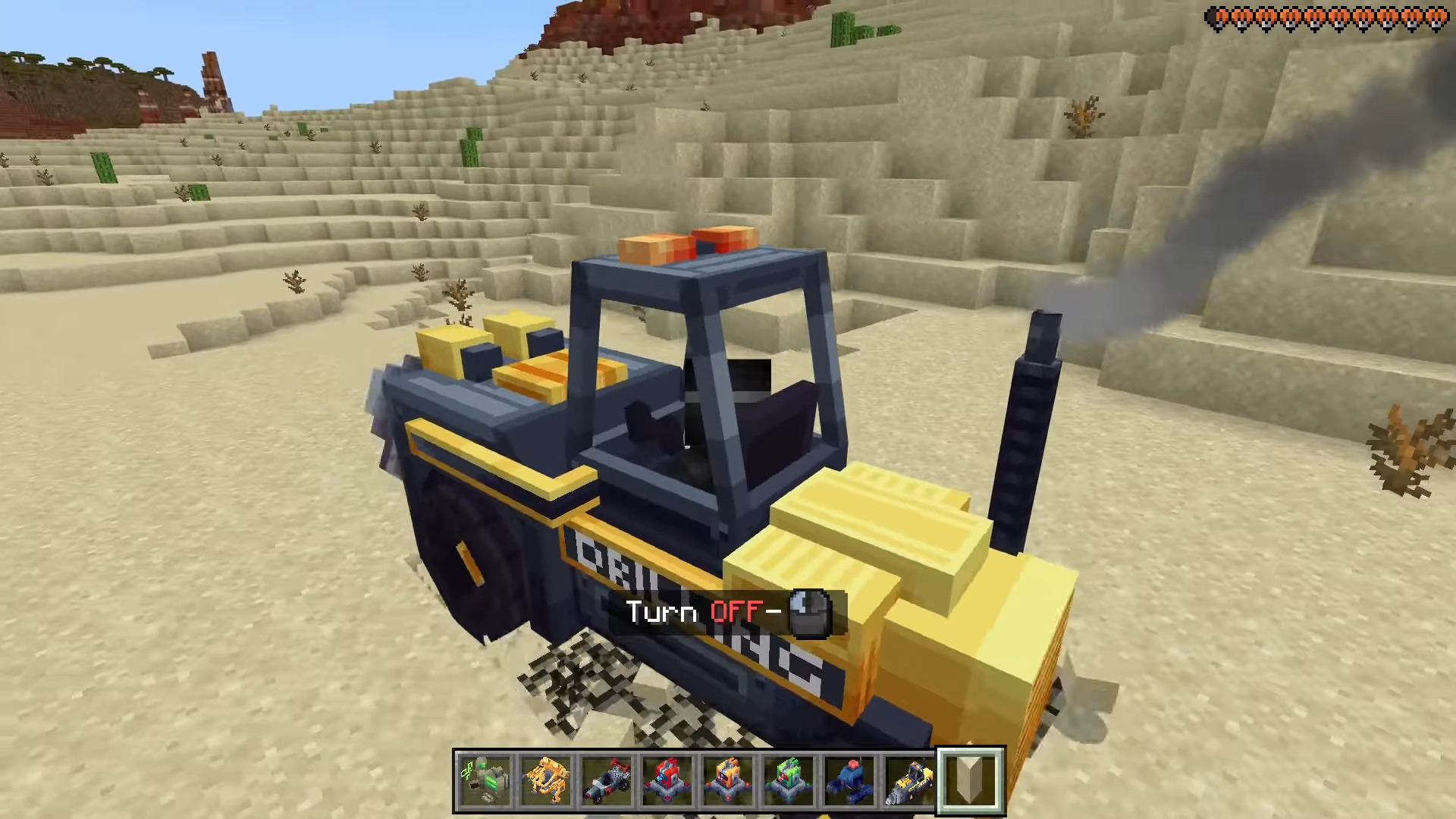
Task: Select the orange turret item
Action: pyautogui.click(x=728, y=780)
